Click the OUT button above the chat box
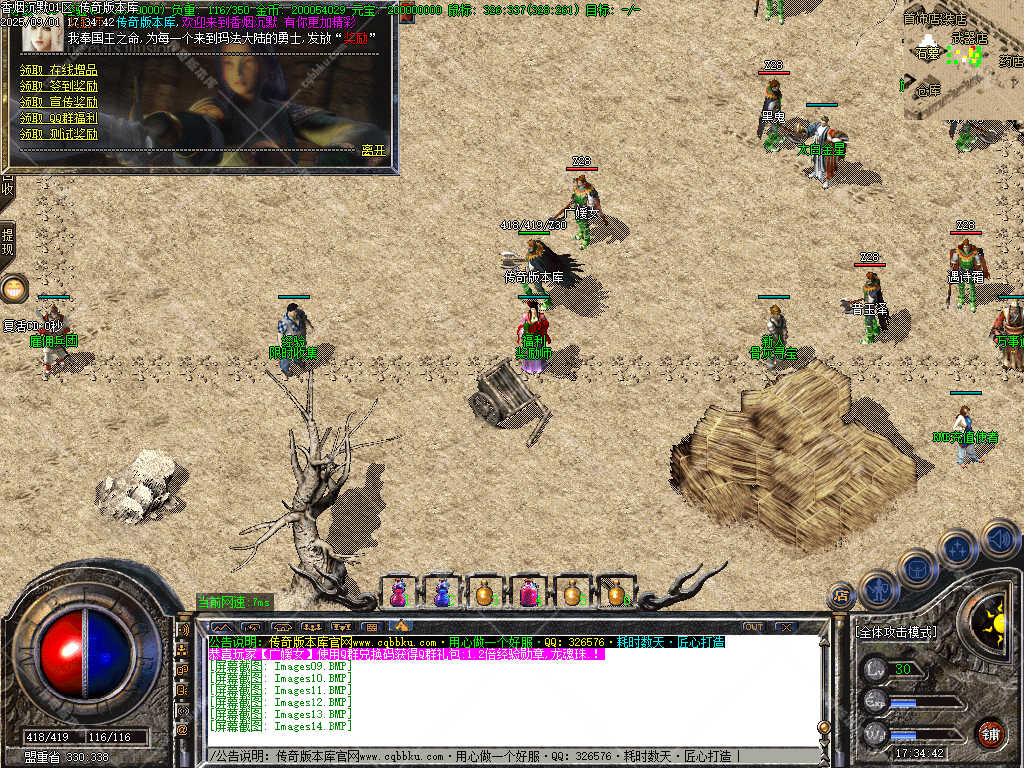This screenshot has height=768, width=1024. (x=753, y=627)
